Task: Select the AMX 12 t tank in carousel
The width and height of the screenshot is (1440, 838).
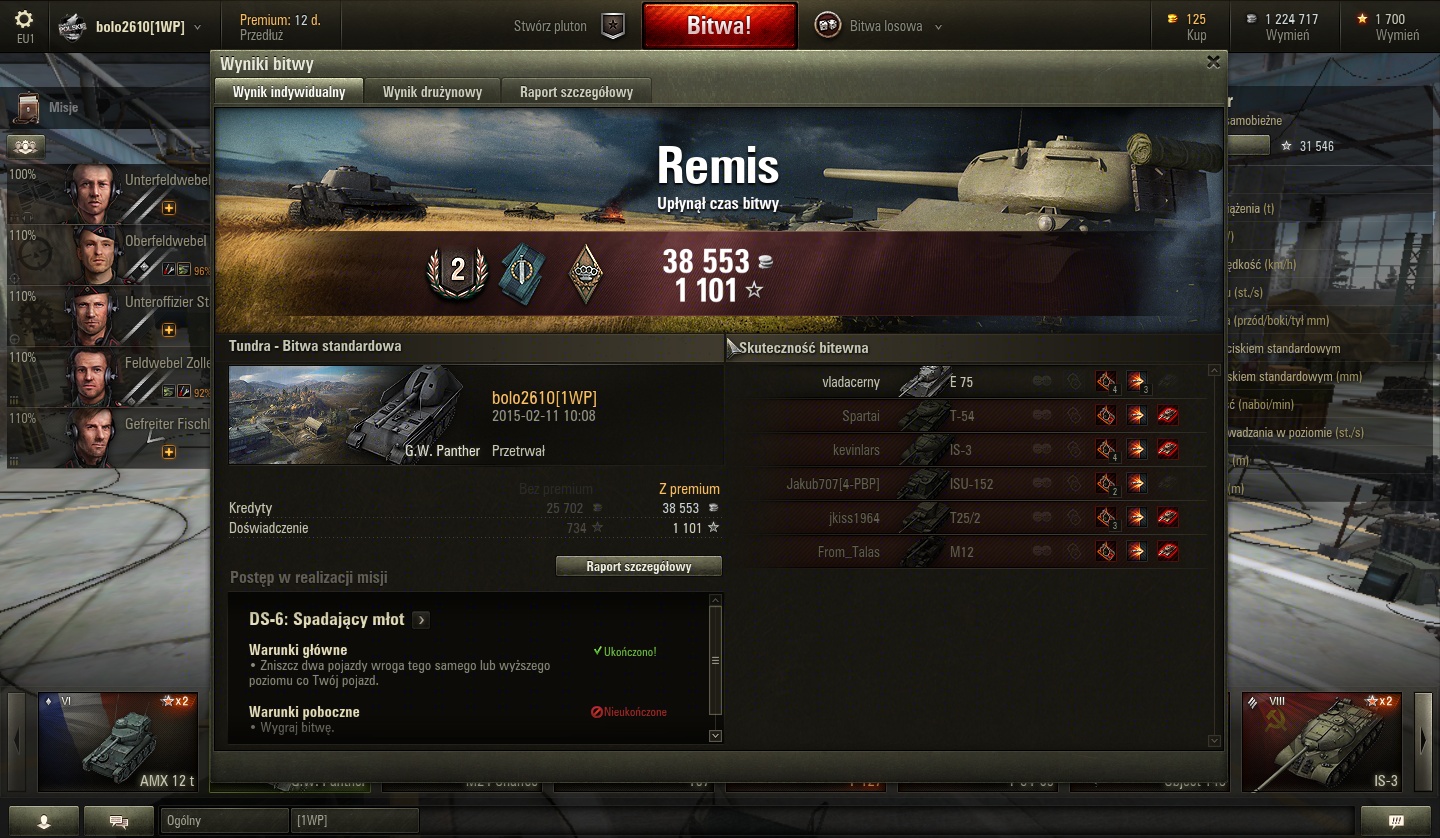Action: [118, 741]
